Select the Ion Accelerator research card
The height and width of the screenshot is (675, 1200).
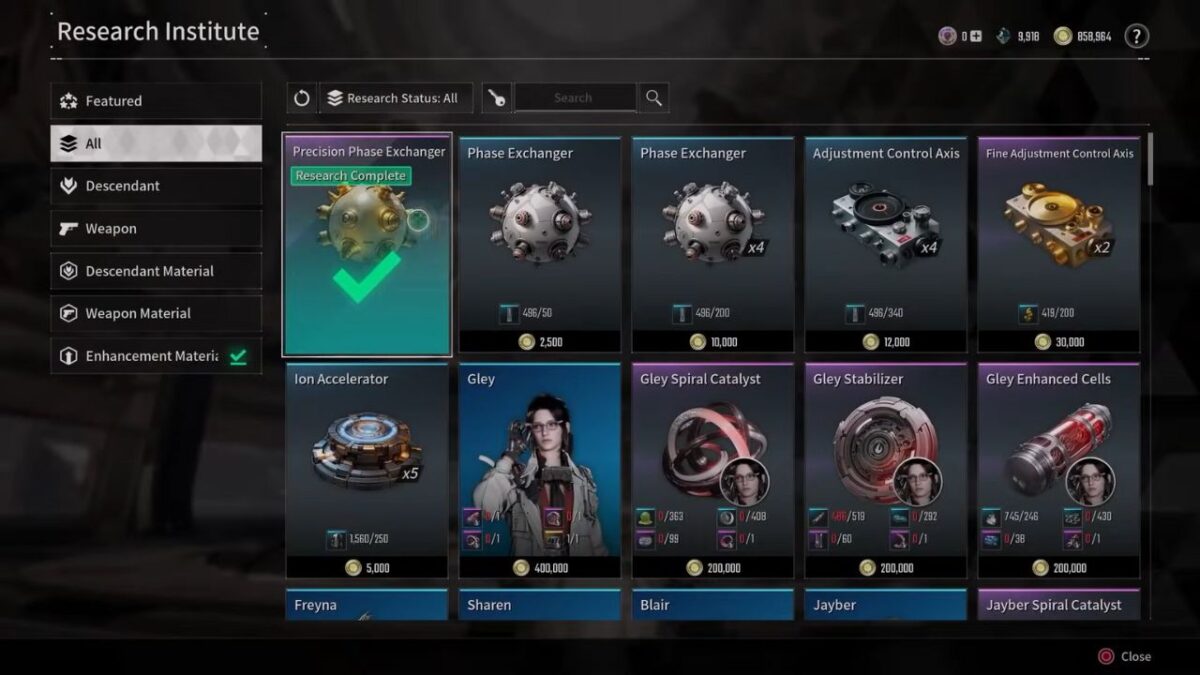367,471
